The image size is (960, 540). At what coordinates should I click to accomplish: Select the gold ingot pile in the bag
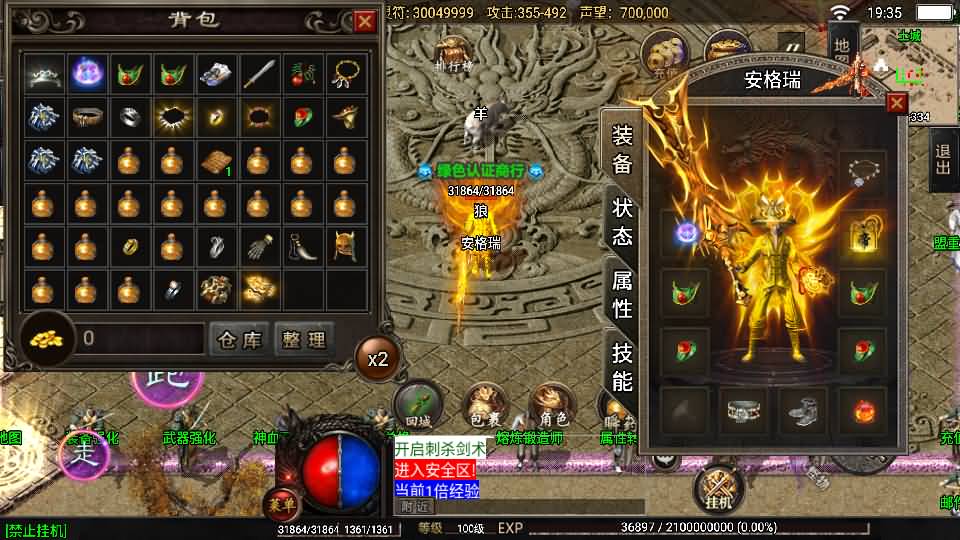pos(259,289)
